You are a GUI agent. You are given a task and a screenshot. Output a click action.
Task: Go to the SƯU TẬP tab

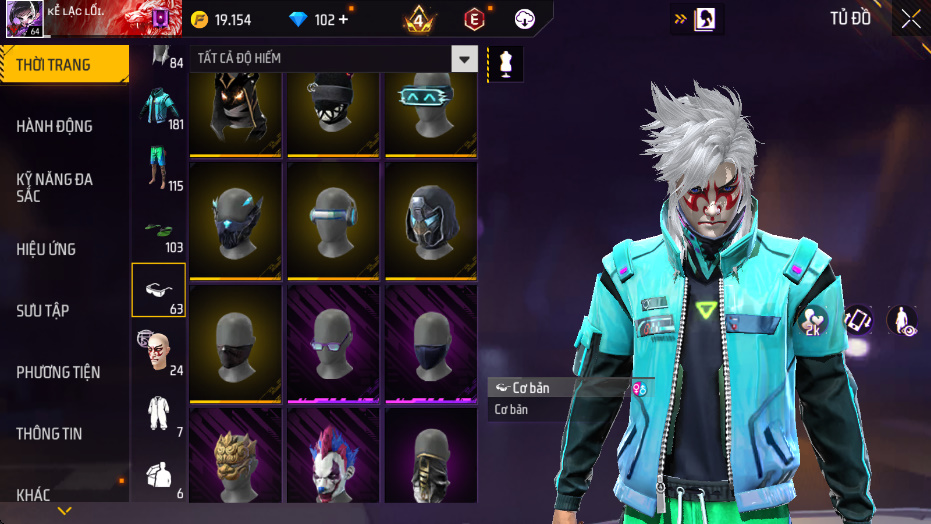[x=43, y=311]
